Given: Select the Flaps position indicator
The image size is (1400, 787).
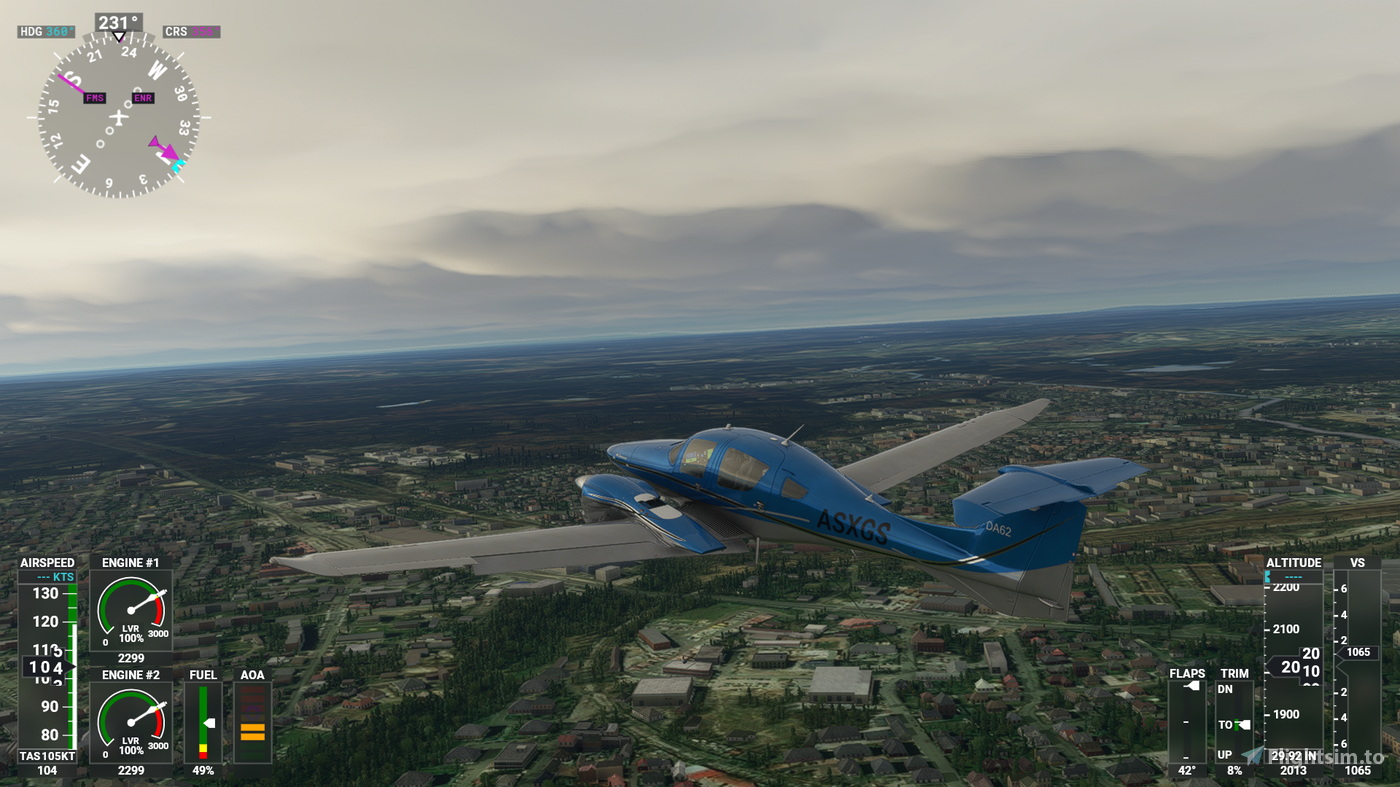Looking at the screenshot, I should coord(1187,722).
